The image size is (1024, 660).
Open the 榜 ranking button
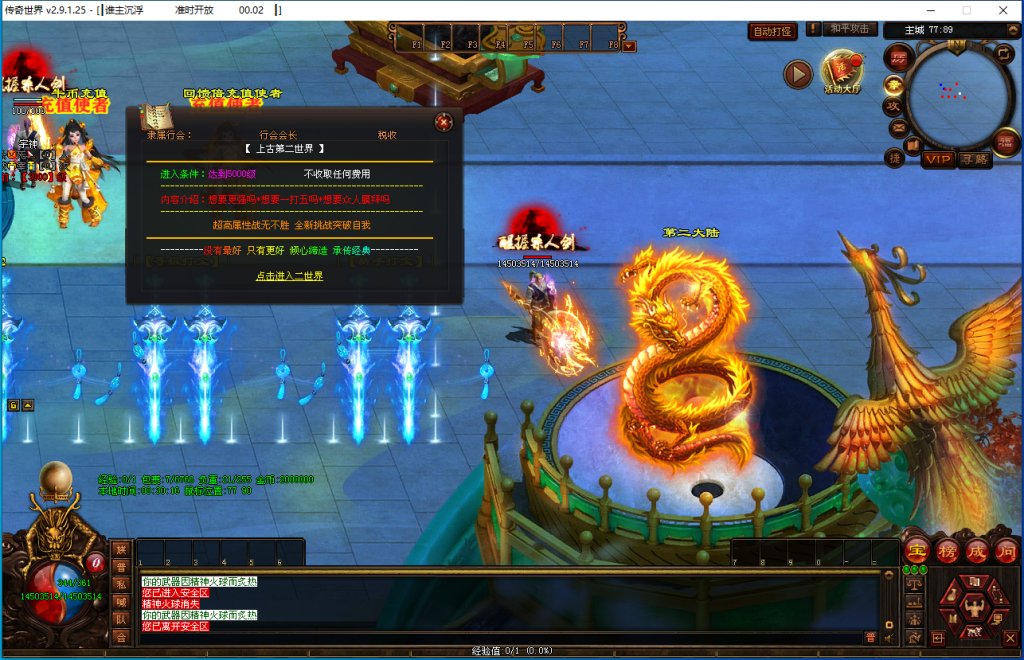pos(947,551)
